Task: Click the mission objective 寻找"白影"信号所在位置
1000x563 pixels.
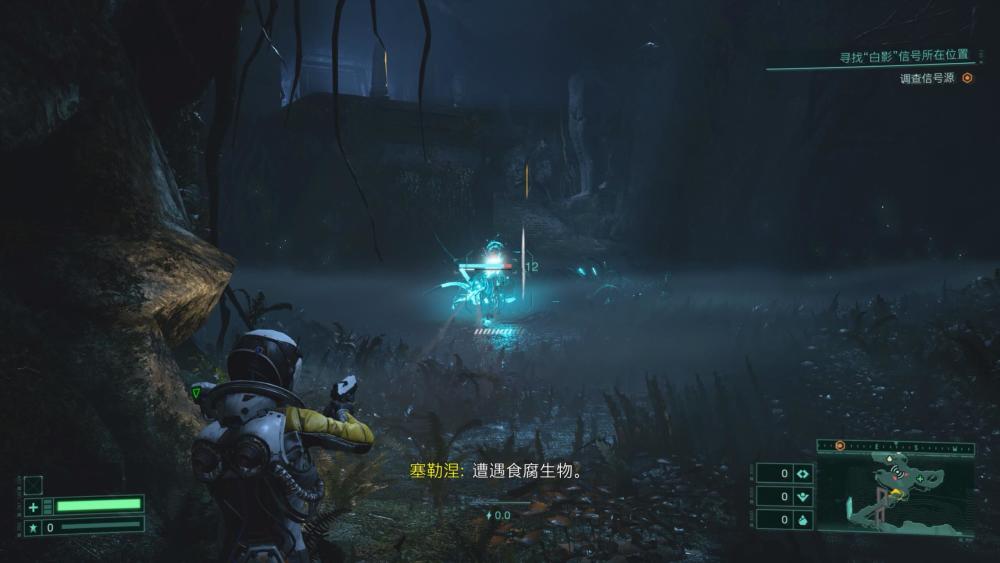Action: (905, 56)
